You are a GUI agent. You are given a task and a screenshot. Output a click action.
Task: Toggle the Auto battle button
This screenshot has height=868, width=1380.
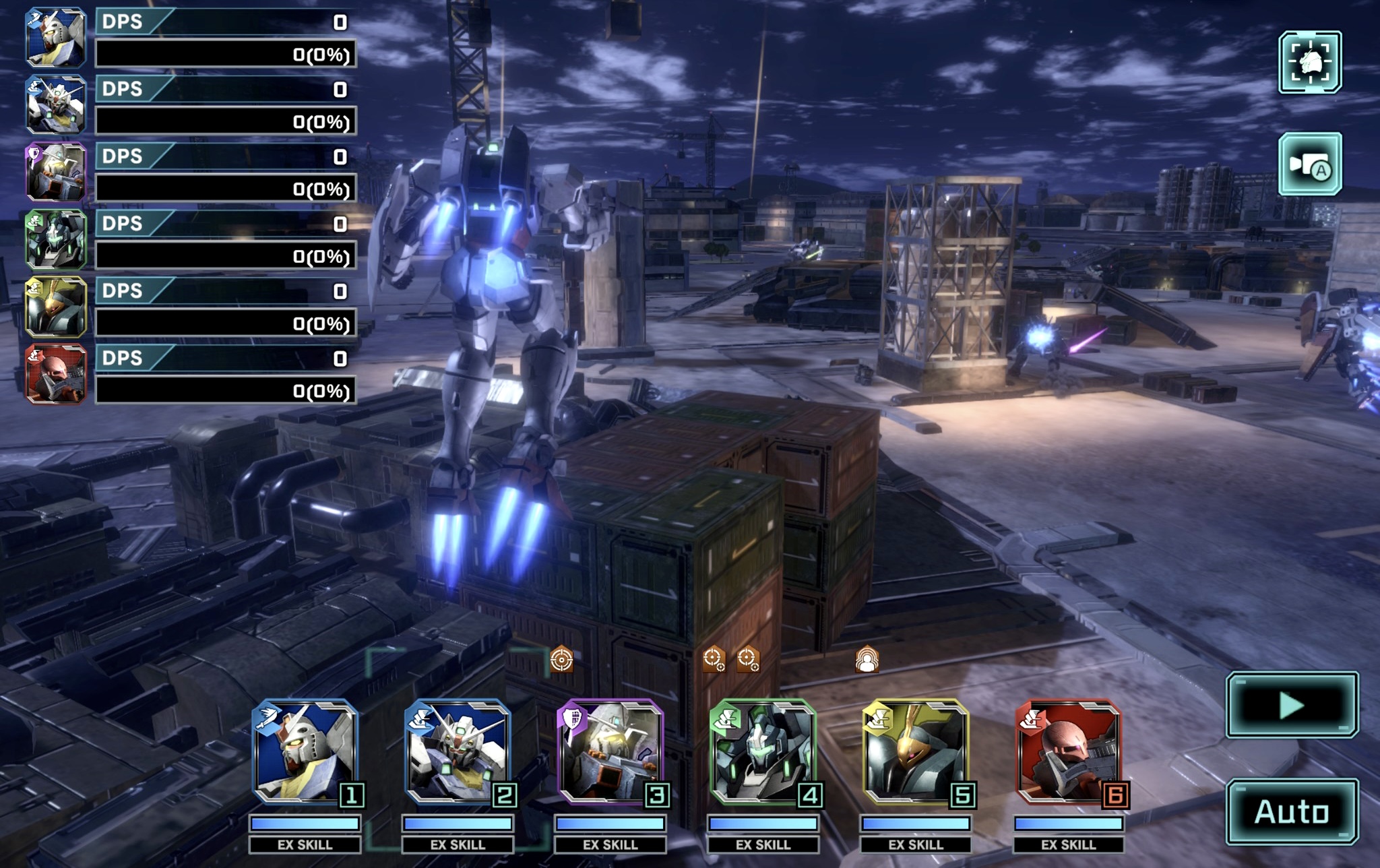pos(1291,811)
